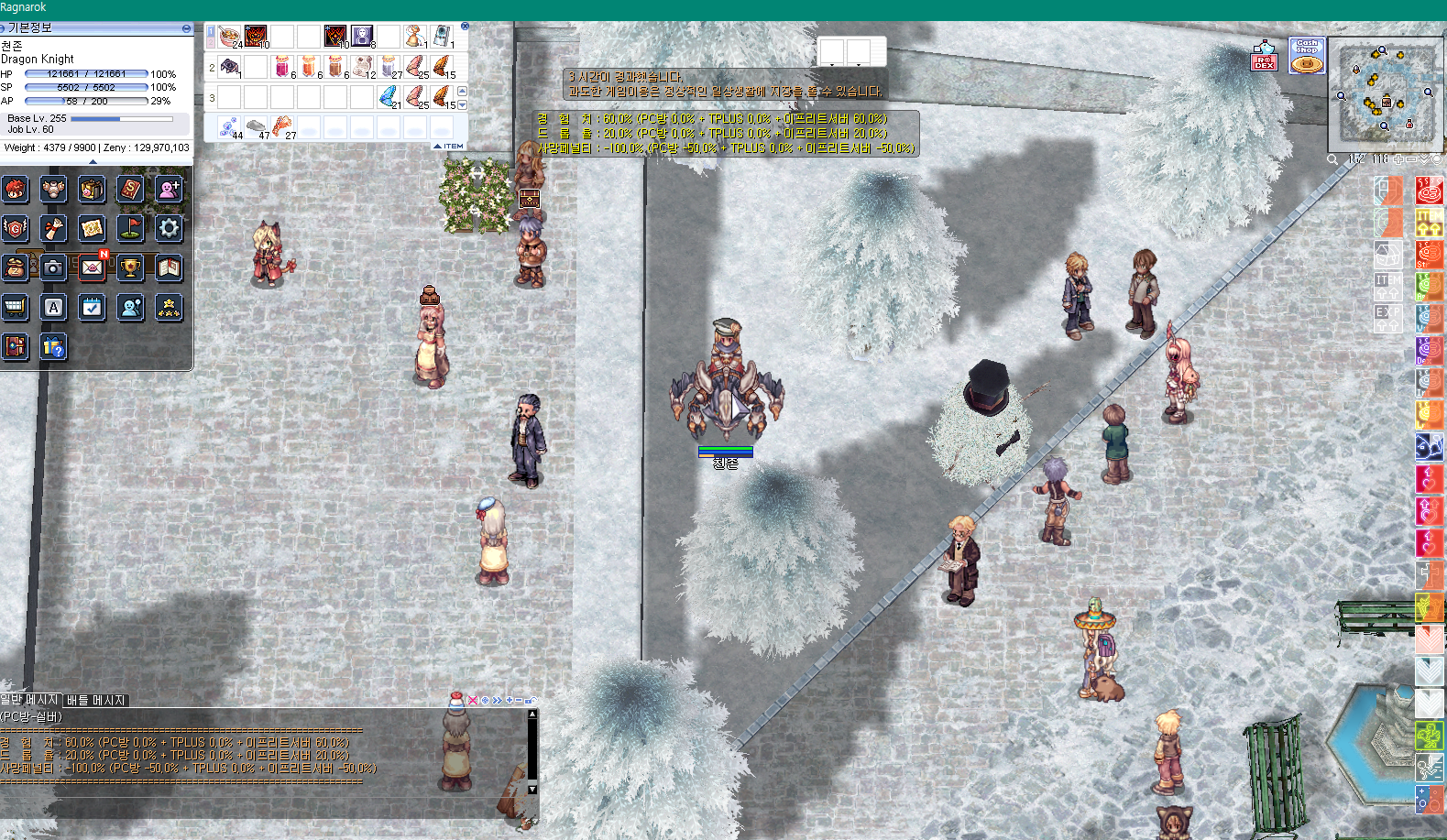Open the settings gear icon
Image resolution: width=1447 pixels, height=840 pixels.
[169, 228]
